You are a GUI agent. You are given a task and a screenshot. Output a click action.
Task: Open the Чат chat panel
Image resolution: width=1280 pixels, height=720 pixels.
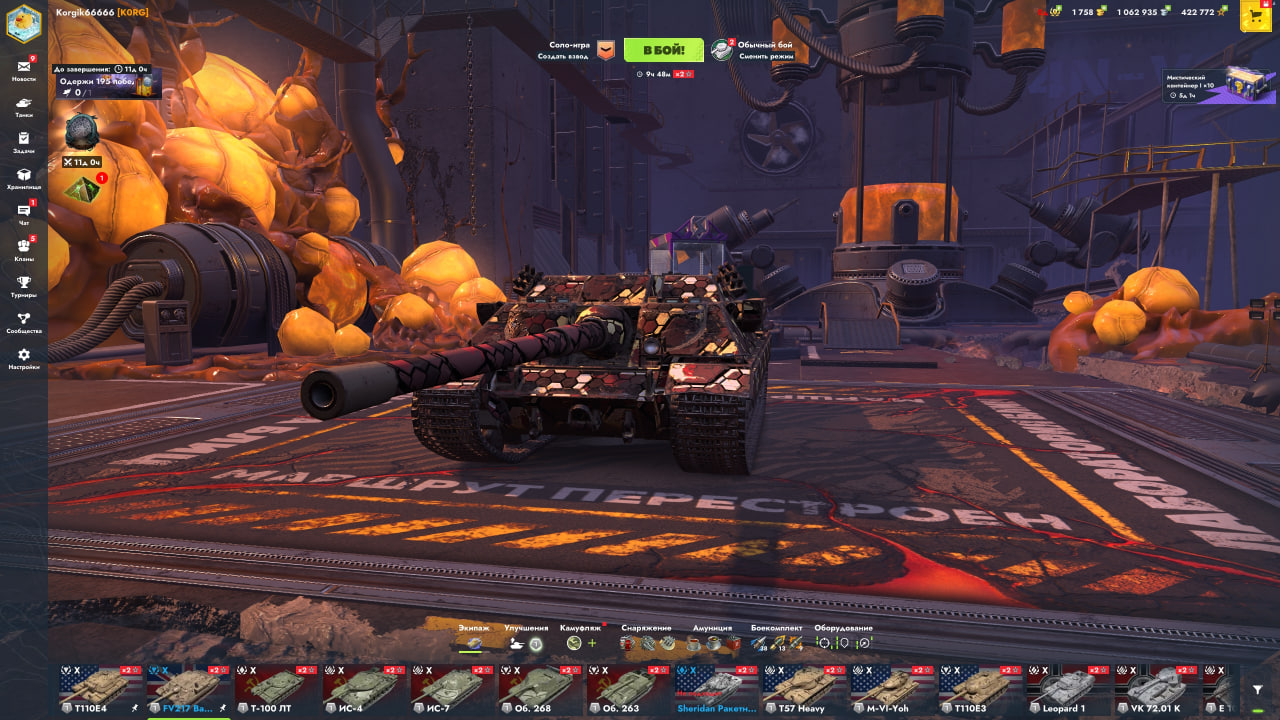tap(24, 214)
